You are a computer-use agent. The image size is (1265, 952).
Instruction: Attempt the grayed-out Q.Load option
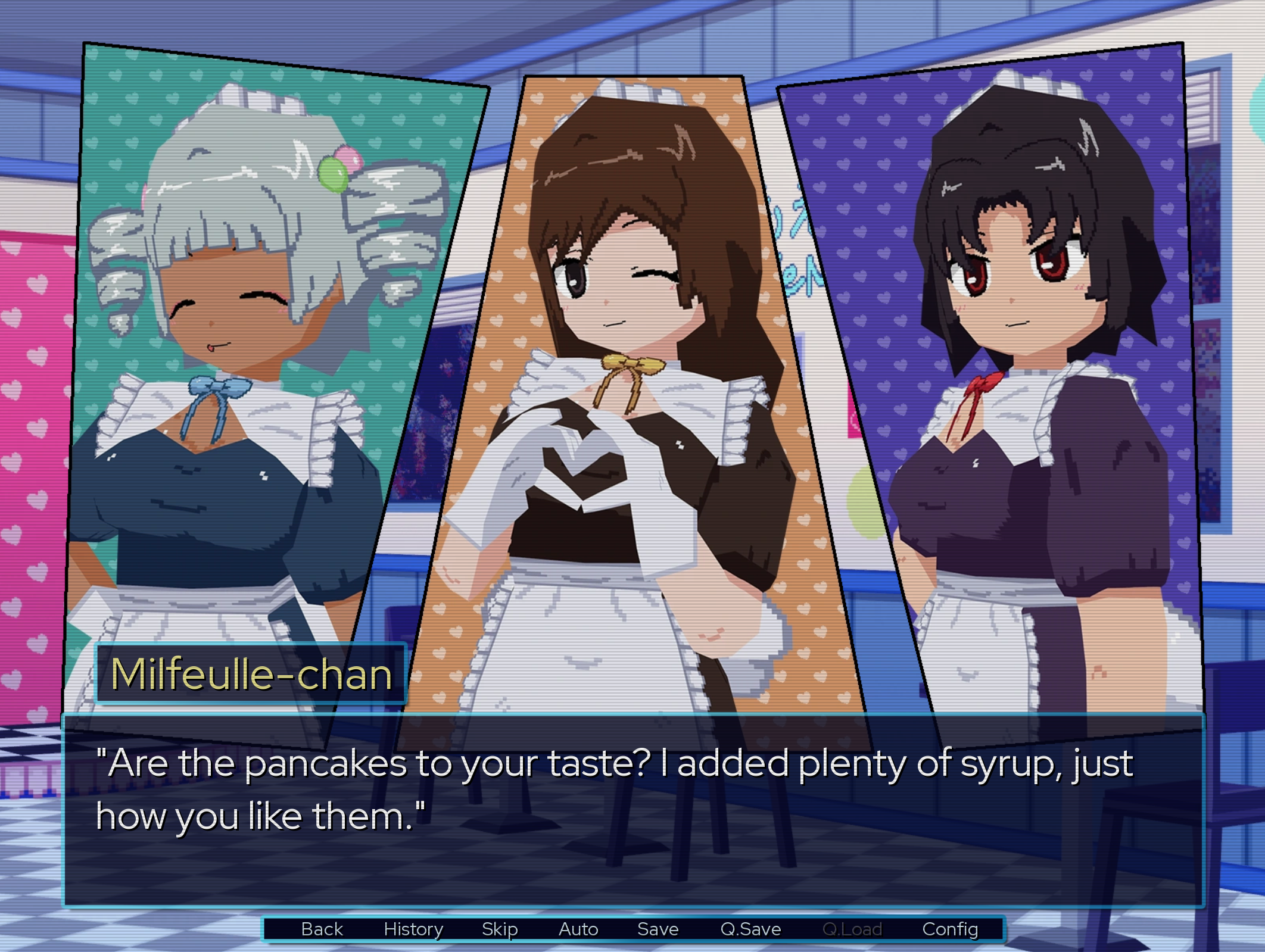click(x=854, y=928)
